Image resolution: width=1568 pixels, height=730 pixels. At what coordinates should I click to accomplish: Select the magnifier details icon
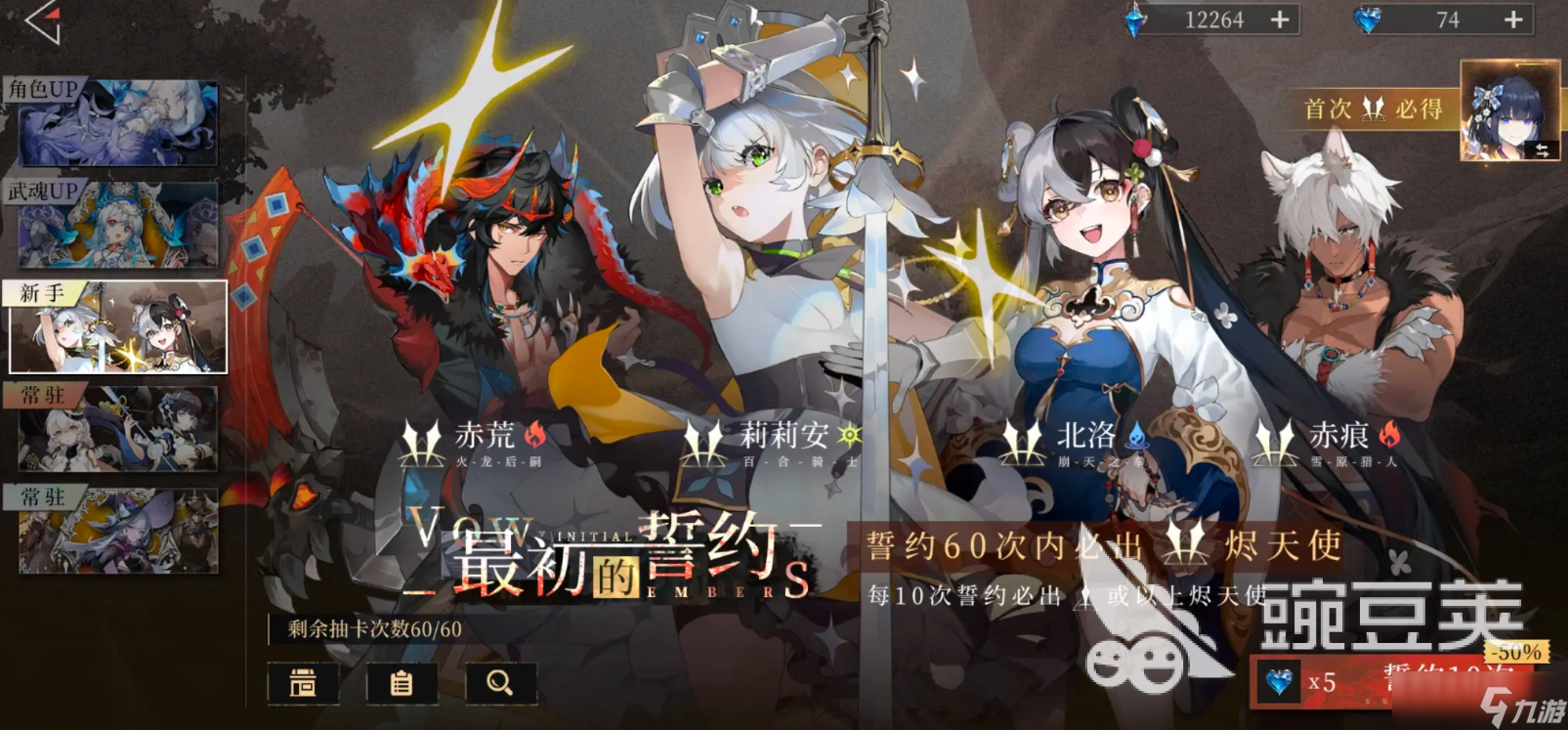[500, 684]
